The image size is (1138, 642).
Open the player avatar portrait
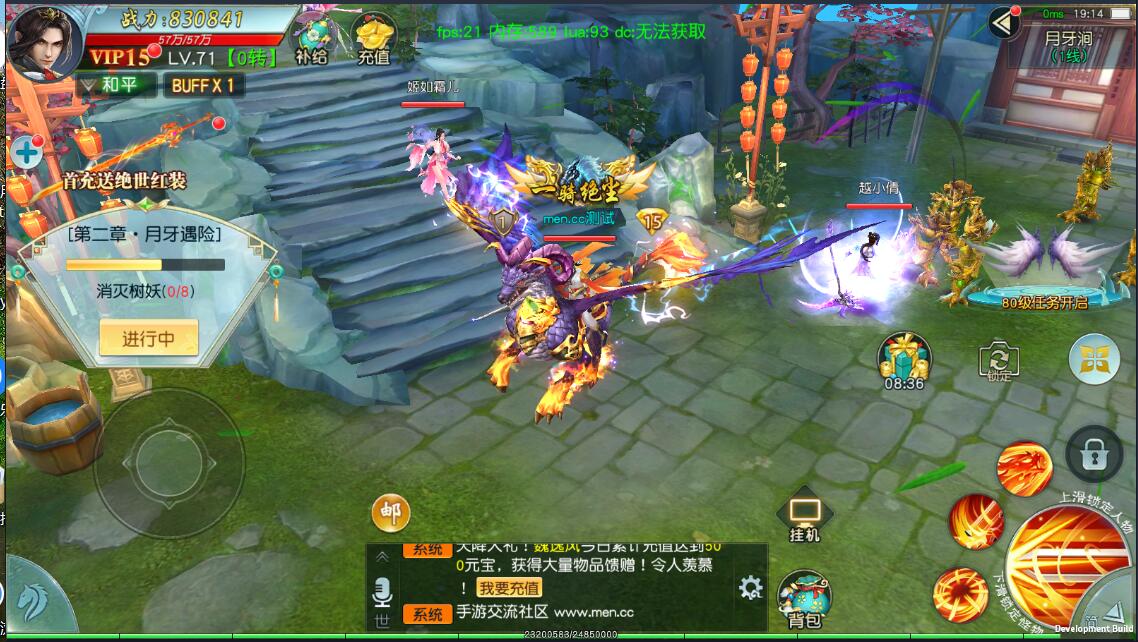pyautogui.click(x=46, y=40)
